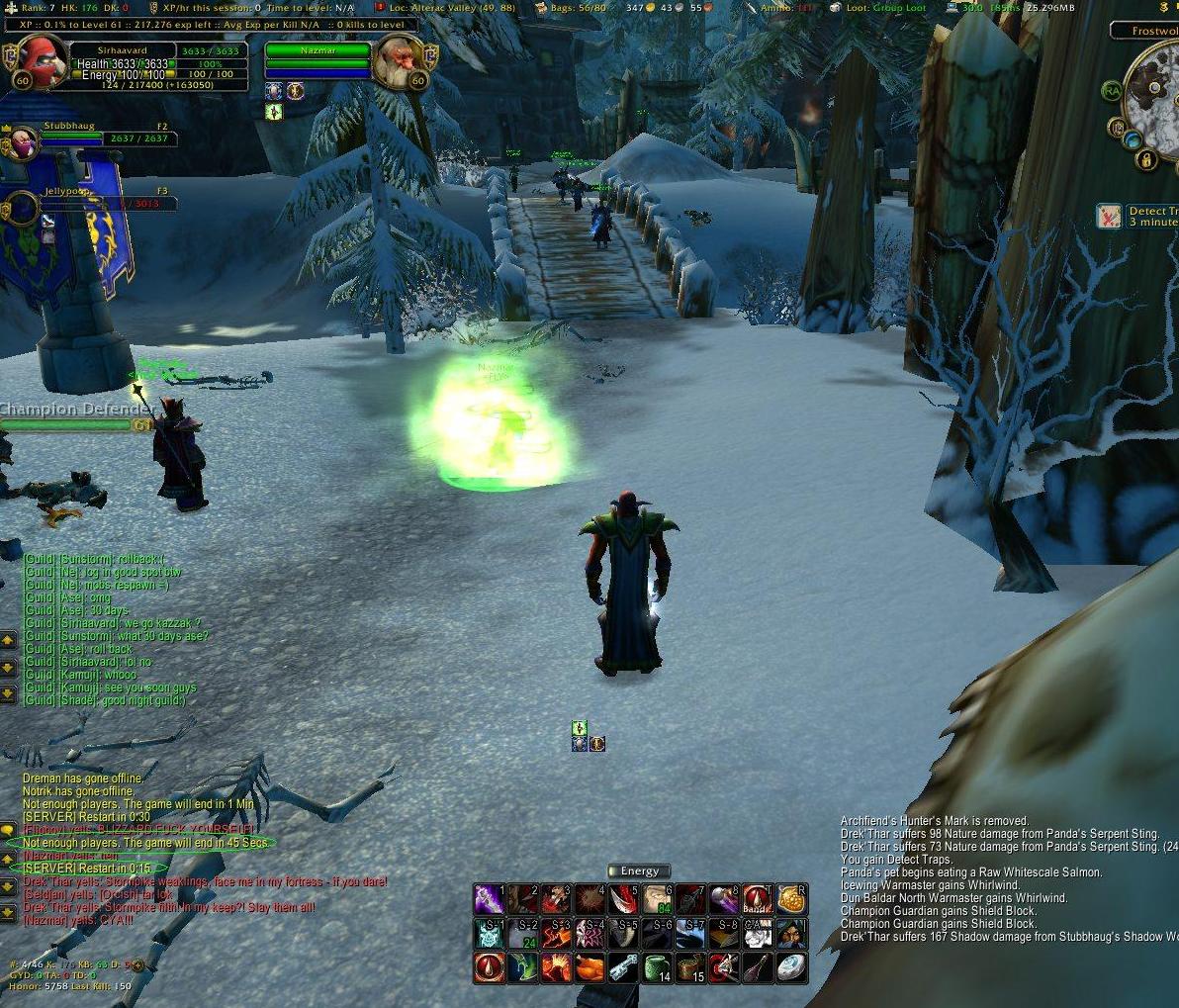Click the green RA minimap button
Image resolution: width=1179 pixels, height=1008 pixels.
coord(1113,91)
